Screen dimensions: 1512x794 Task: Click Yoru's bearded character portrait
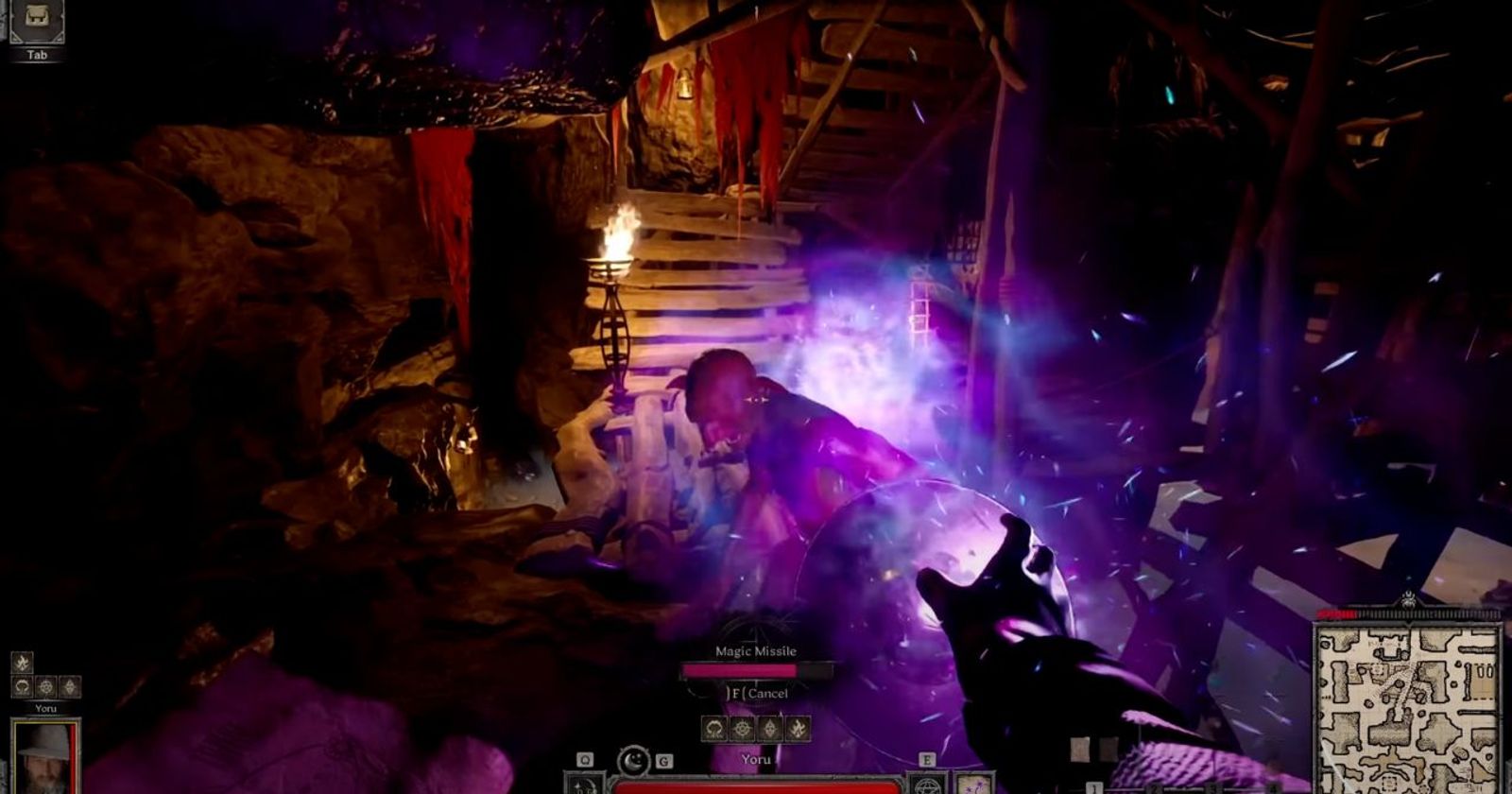click(44, 754)
